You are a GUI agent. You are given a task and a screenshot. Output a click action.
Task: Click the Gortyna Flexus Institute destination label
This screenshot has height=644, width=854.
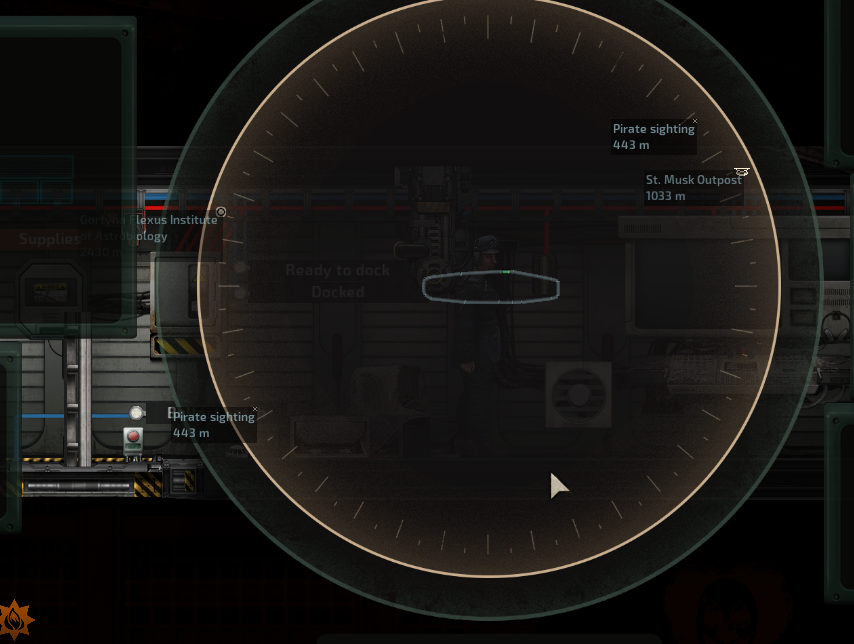(148, 228)
